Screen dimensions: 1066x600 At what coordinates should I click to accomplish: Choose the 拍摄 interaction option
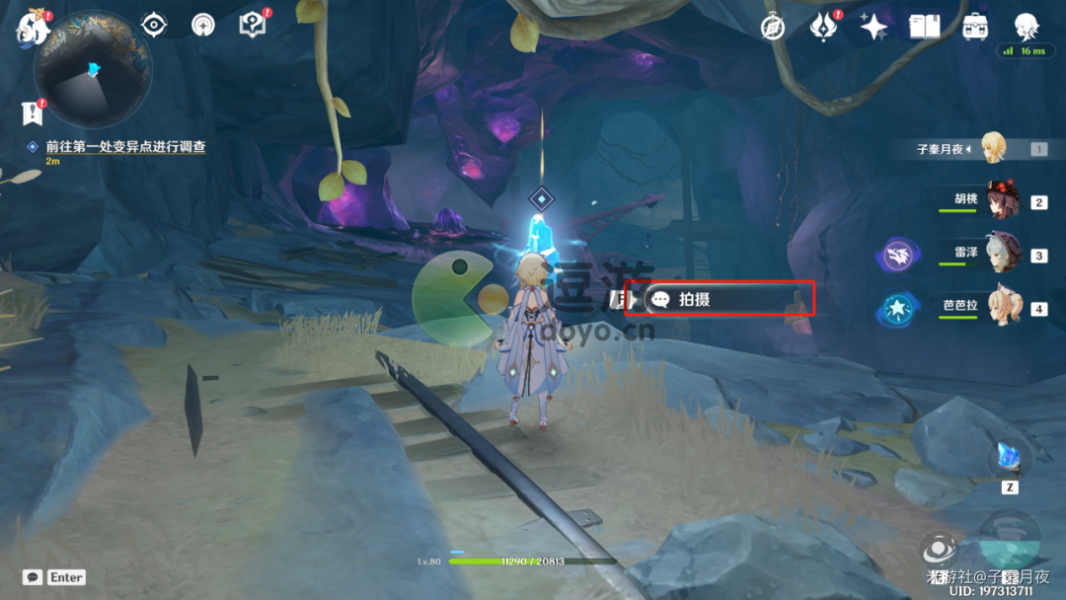coord(729,299)
